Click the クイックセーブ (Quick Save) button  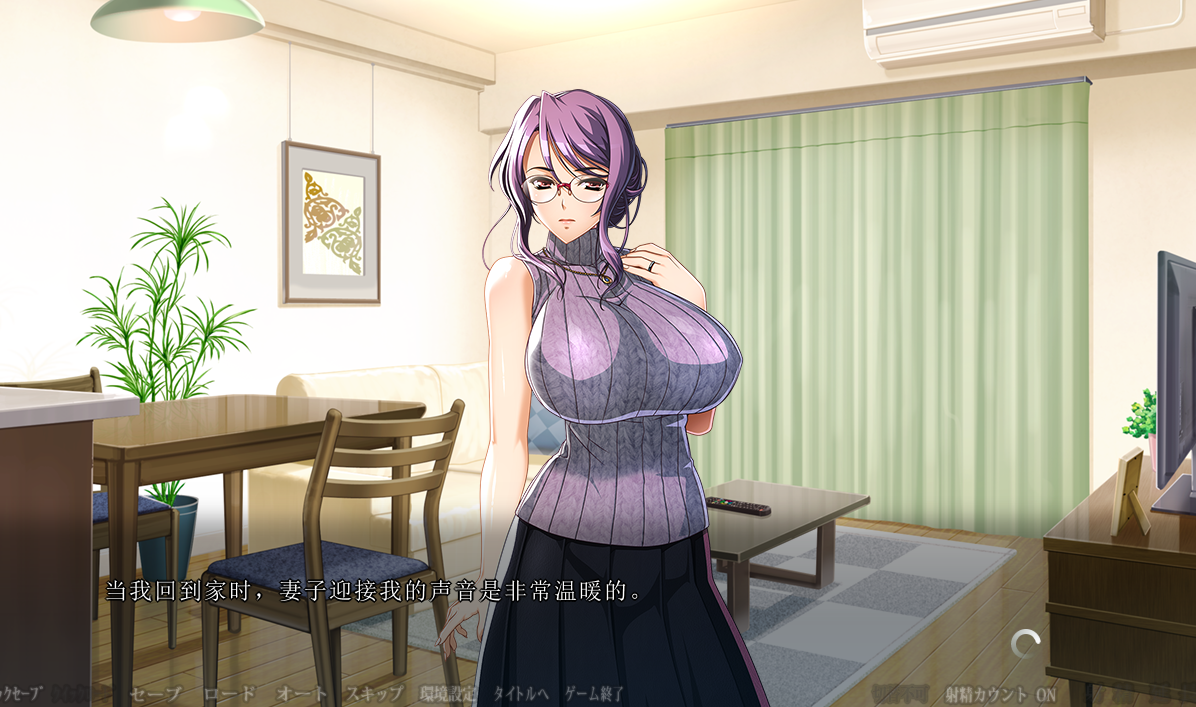pyautogui.click(x=20, y=693)
